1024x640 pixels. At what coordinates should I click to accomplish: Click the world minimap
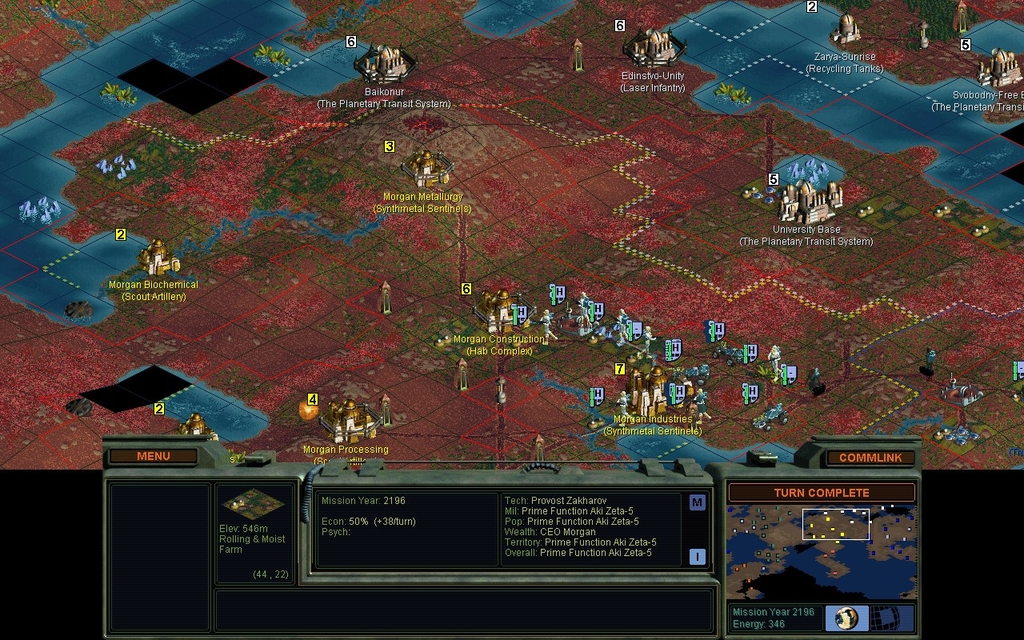821,552
